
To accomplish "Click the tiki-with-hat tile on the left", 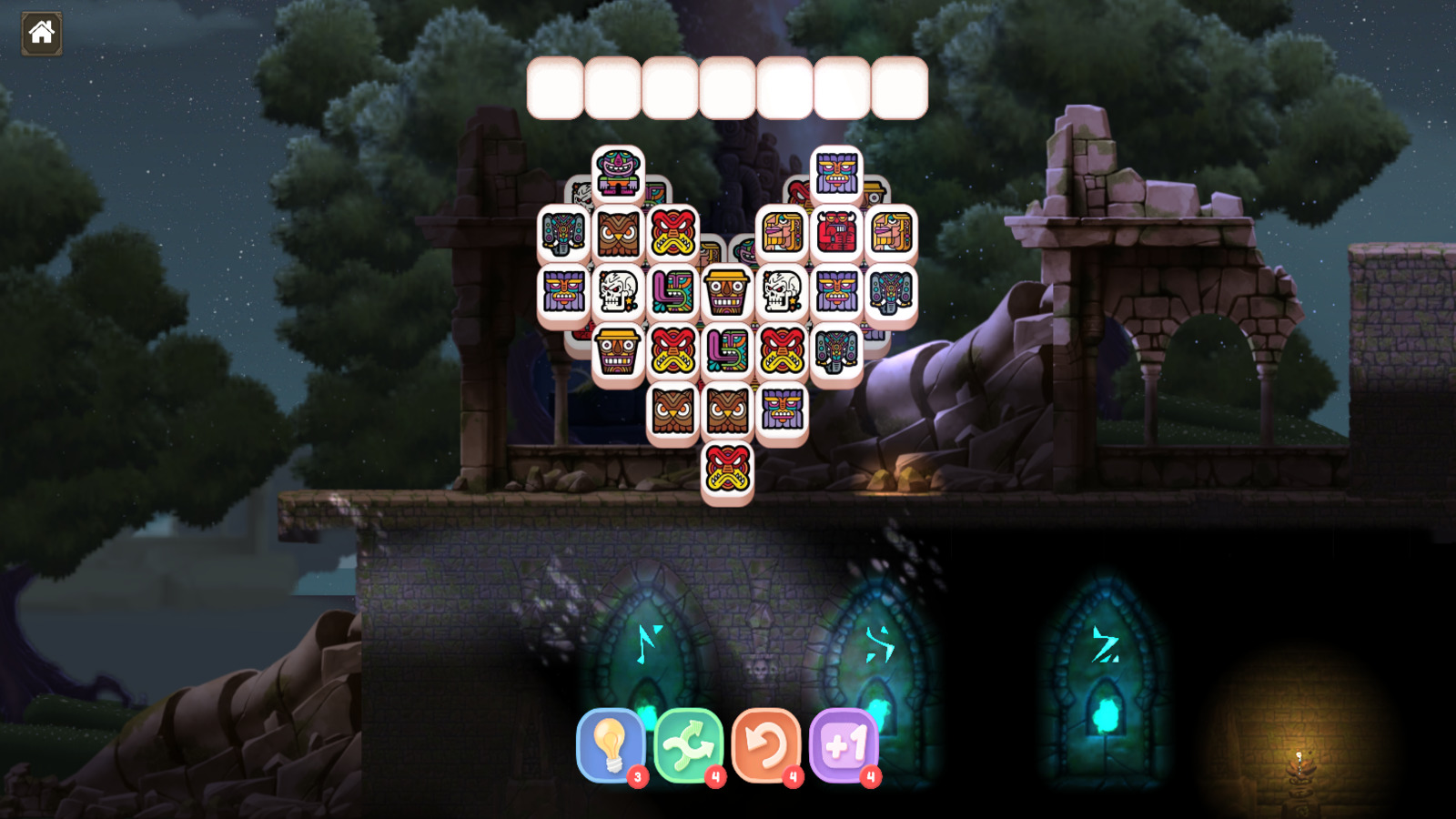I will pos(617,351).
